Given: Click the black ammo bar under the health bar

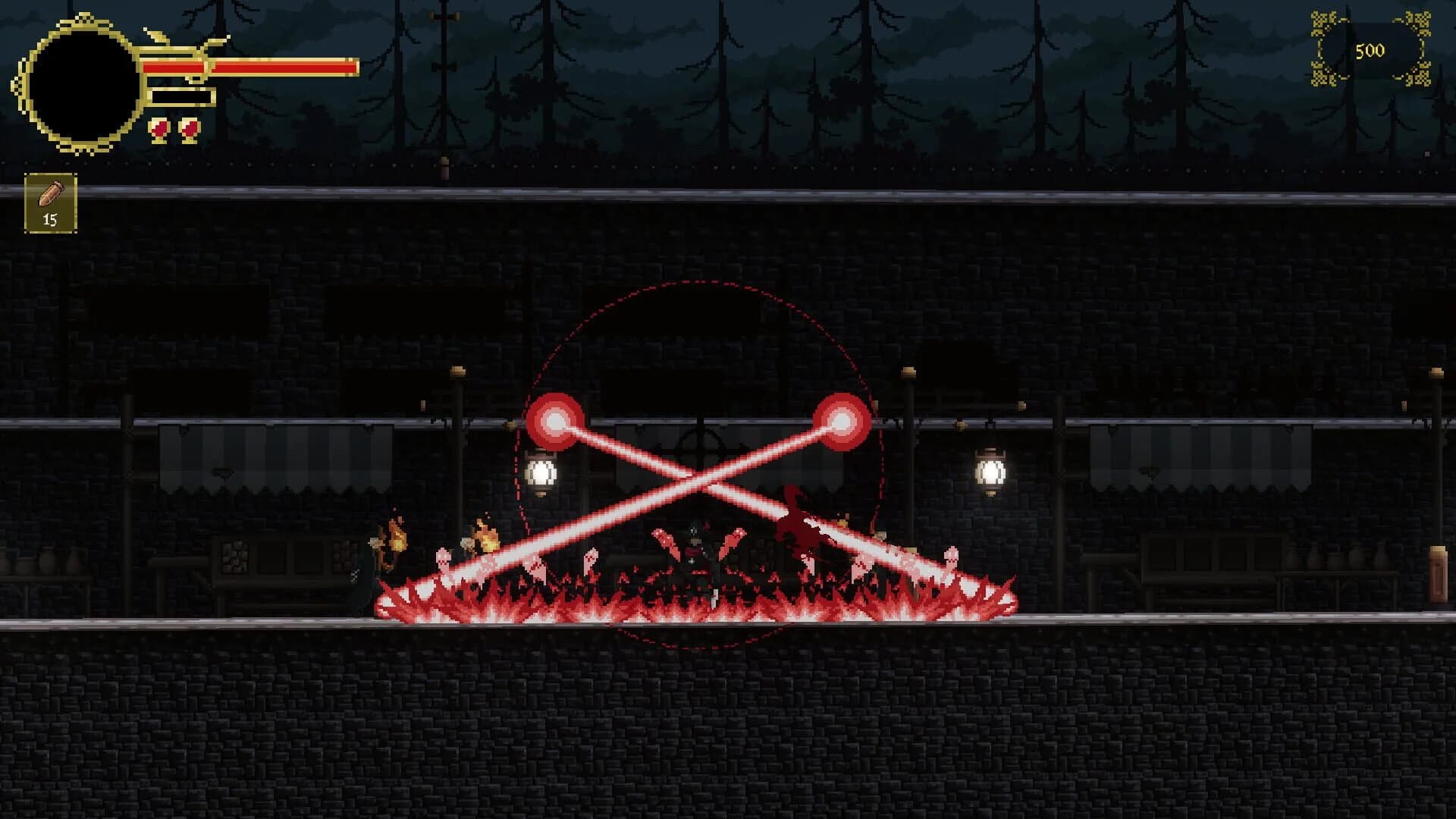Looking at the screenshot, I should pyautogui.click(x=182, y=95).
